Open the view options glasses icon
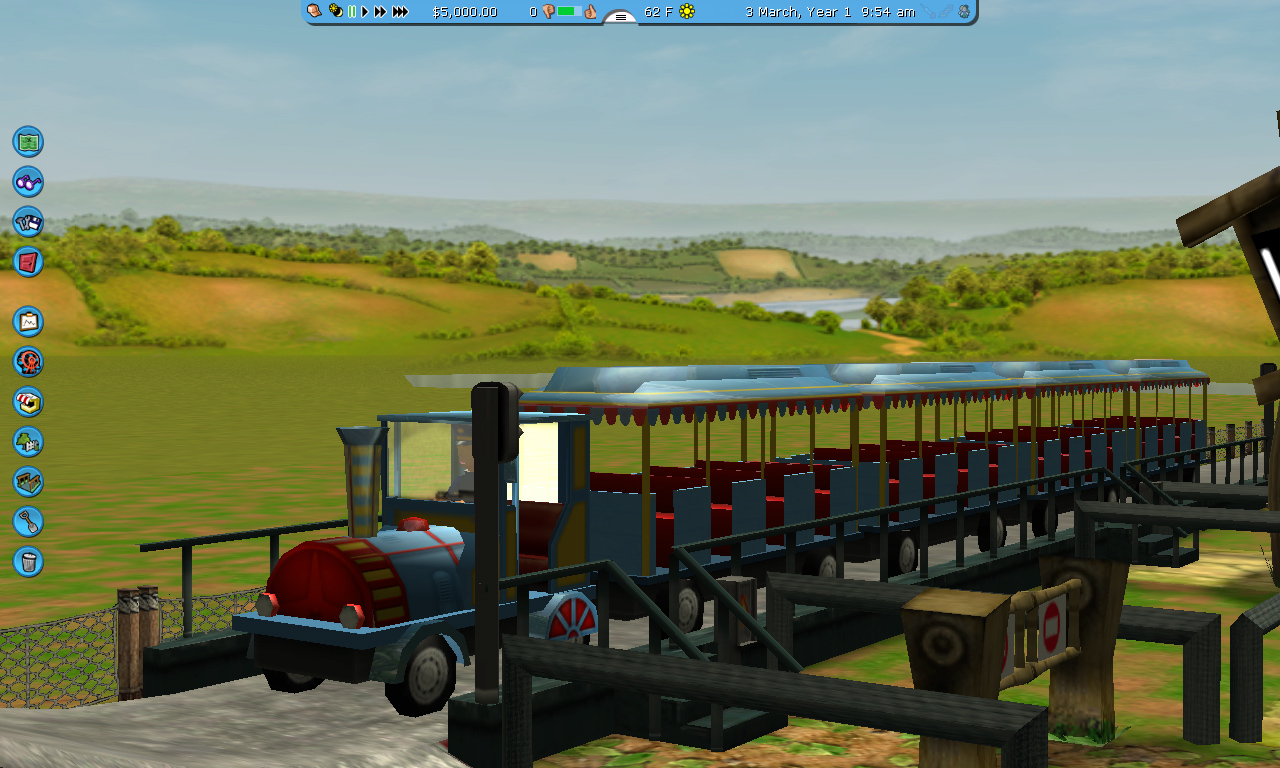This screenshot has width=1280, height=768. (x=28, y=181)
